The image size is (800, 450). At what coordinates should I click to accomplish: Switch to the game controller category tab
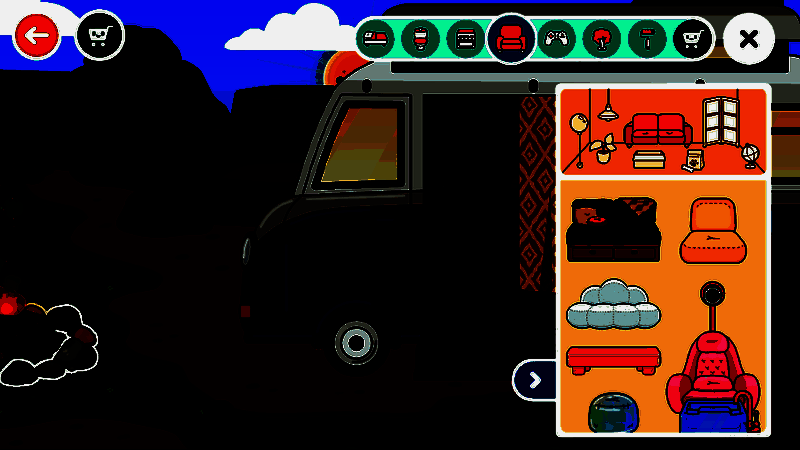555,40
